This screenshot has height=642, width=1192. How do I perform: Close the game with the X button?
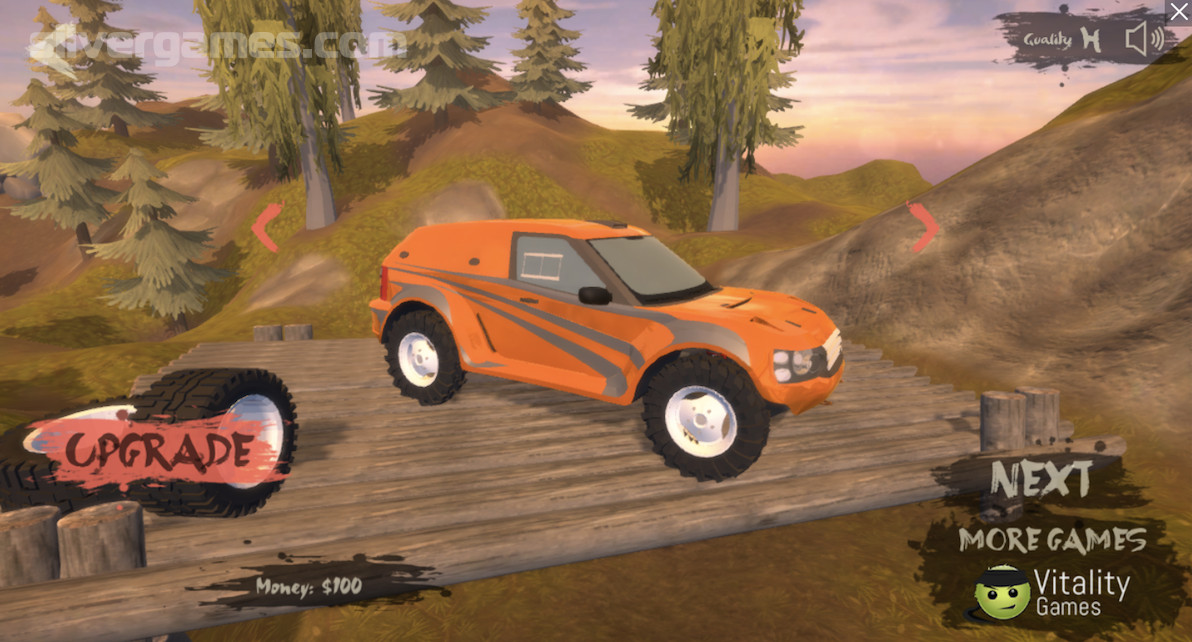point(1179,12)
